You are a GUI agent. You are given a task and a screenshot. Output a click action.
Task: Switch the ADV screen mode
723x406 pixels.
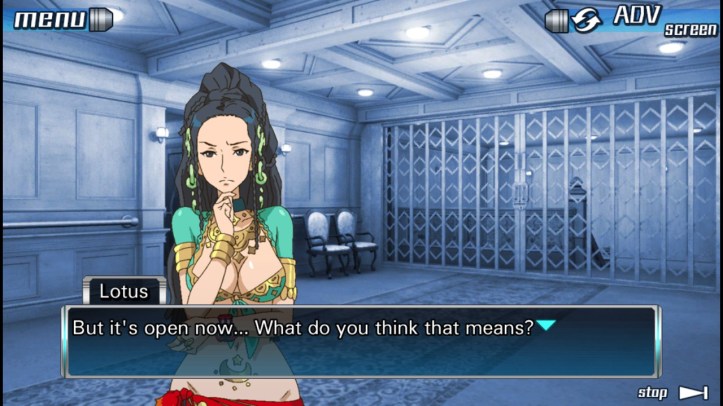pyautogui.click(x=632, y=19)
